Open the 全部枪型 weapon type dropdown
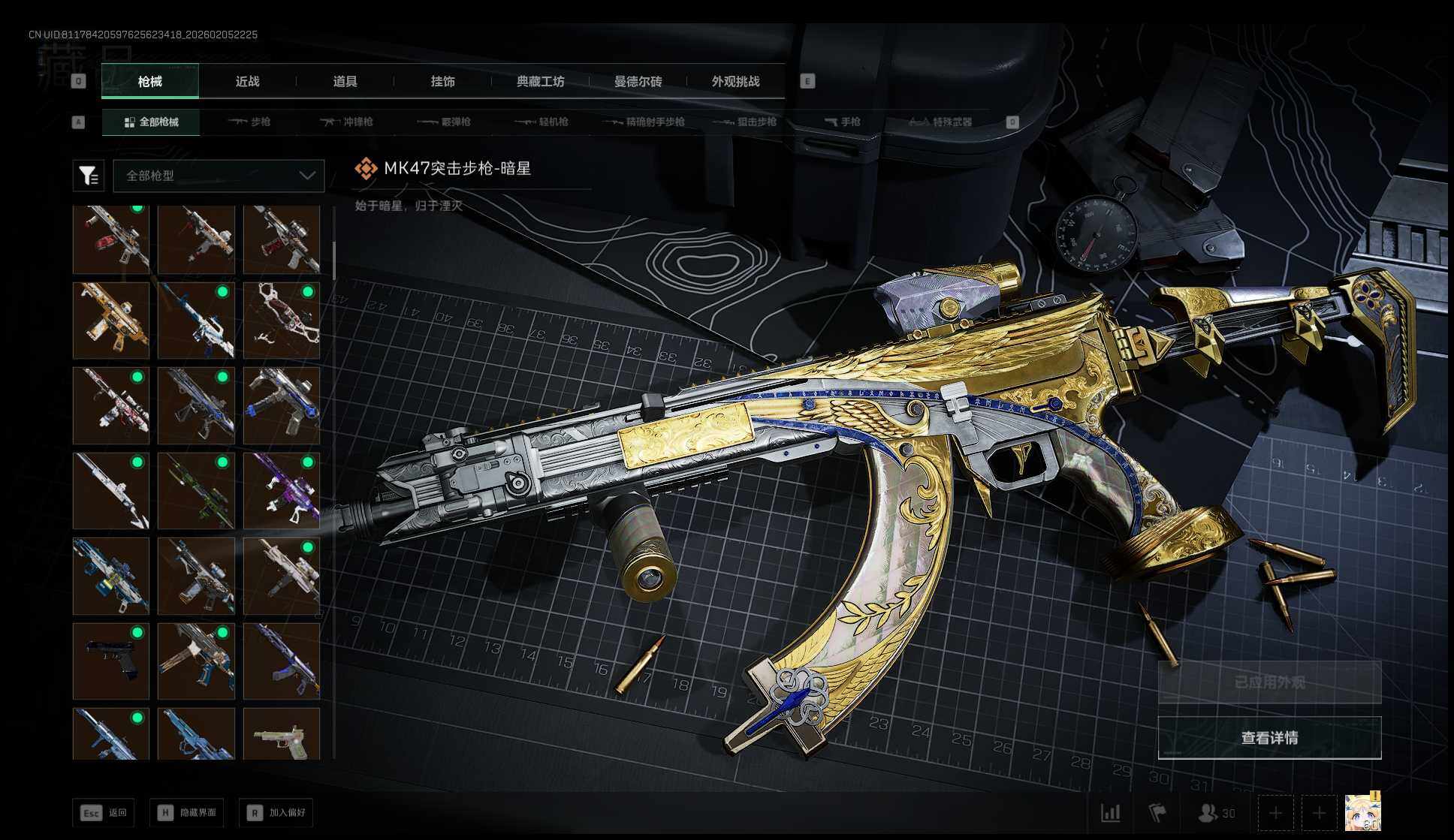This screenshot has height=840, width=1454. (x=219, y=176)
